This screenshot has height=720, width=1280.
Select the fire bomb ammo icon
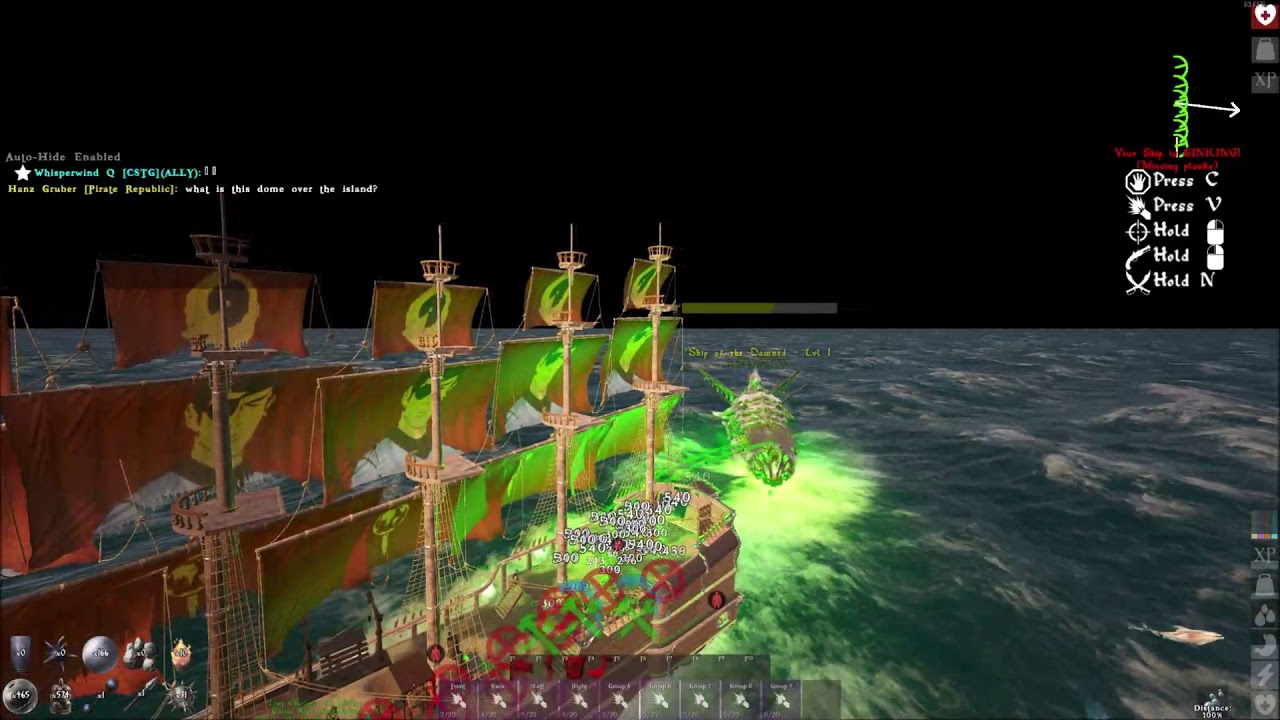[180, 654]
